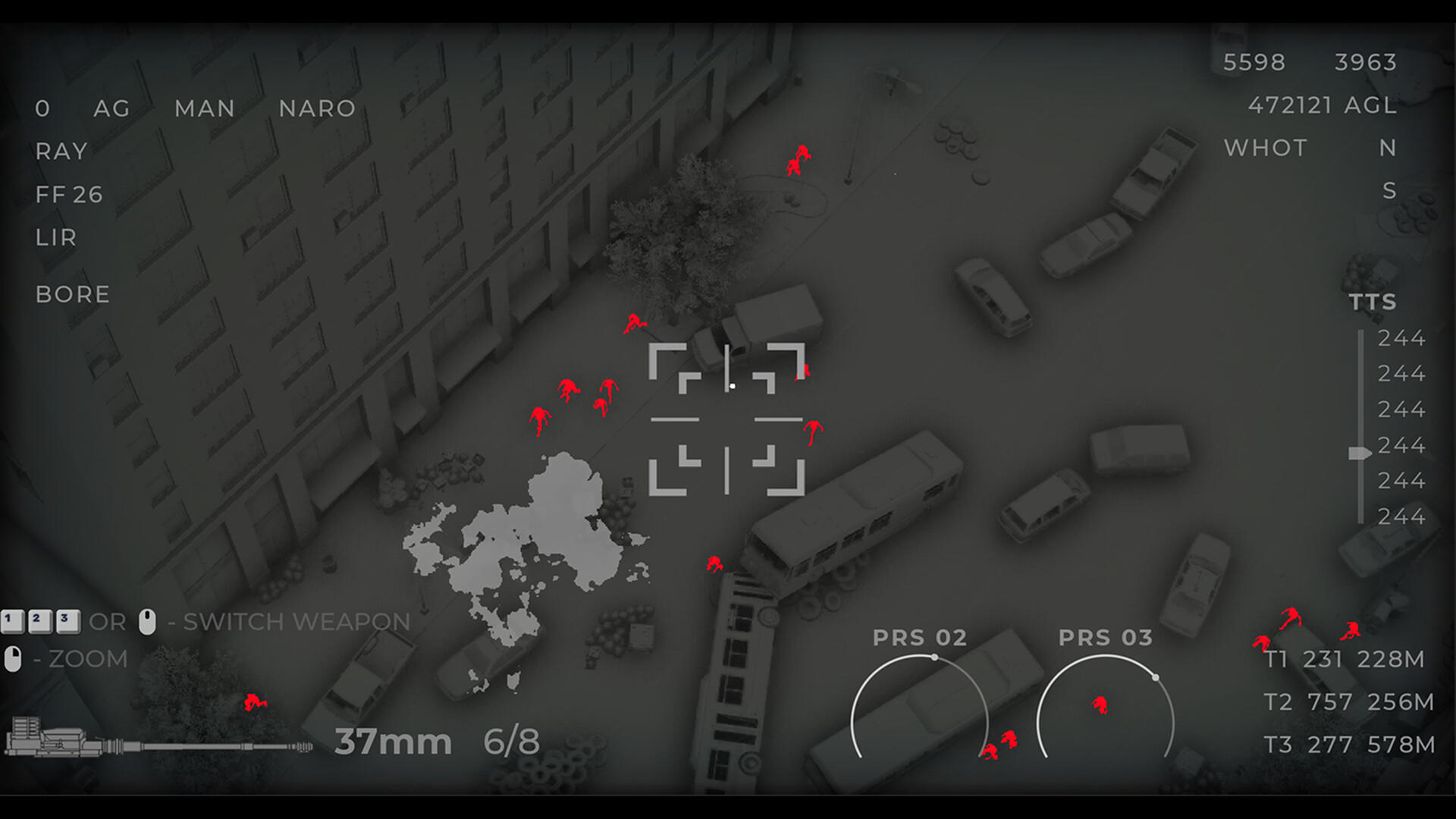Open the TTS readout panel
Viewport: 1456px width, 819px height.
(x=1373, y=302)
